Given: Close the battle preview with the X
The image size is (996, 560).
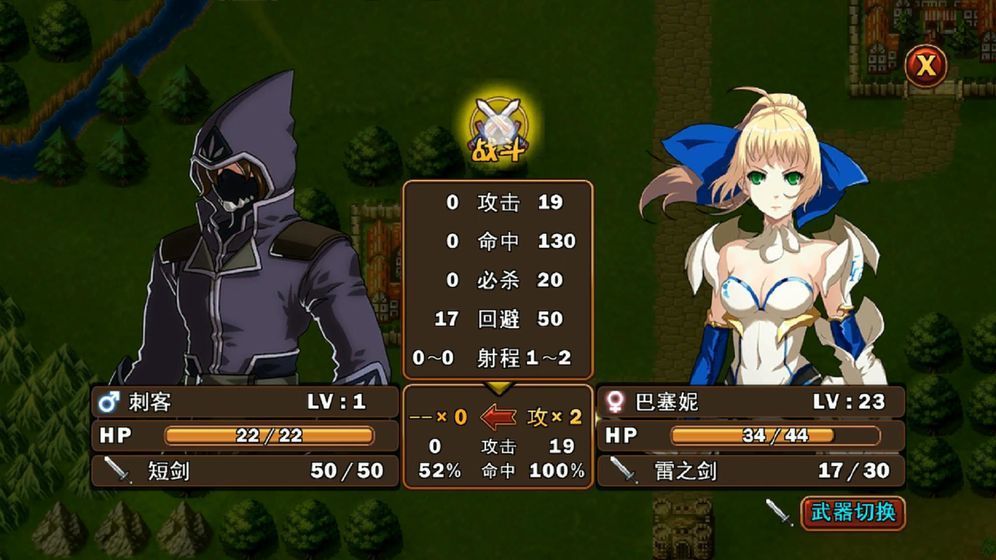Looking at the screenshot, I should tap(926, 66).
